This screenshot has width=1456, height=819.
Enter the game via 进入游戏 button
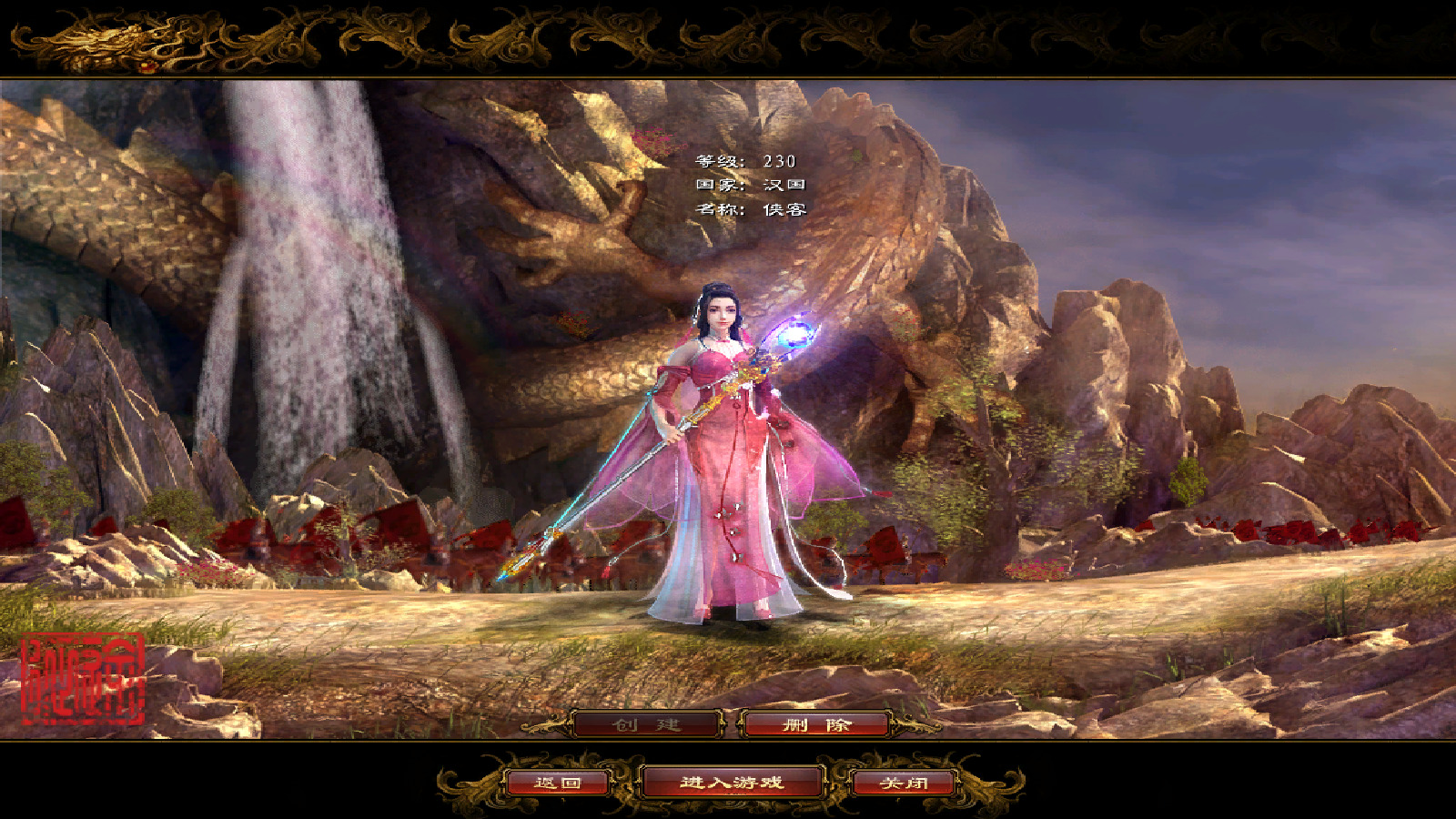pyautogui.click(x=732, y=783)
